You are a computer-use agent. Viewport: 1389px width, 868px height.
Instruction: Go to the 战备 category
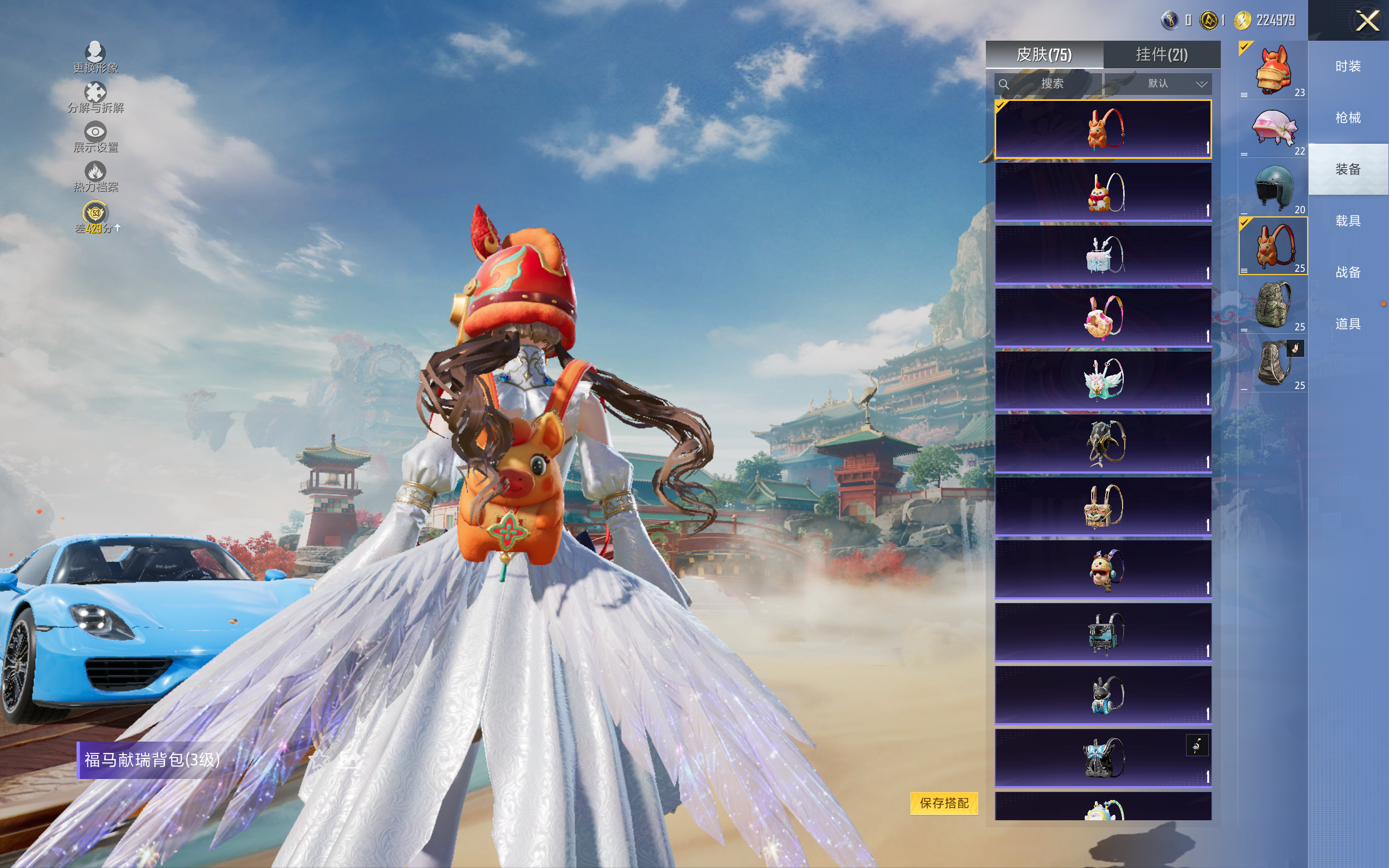coord(1348,272)
